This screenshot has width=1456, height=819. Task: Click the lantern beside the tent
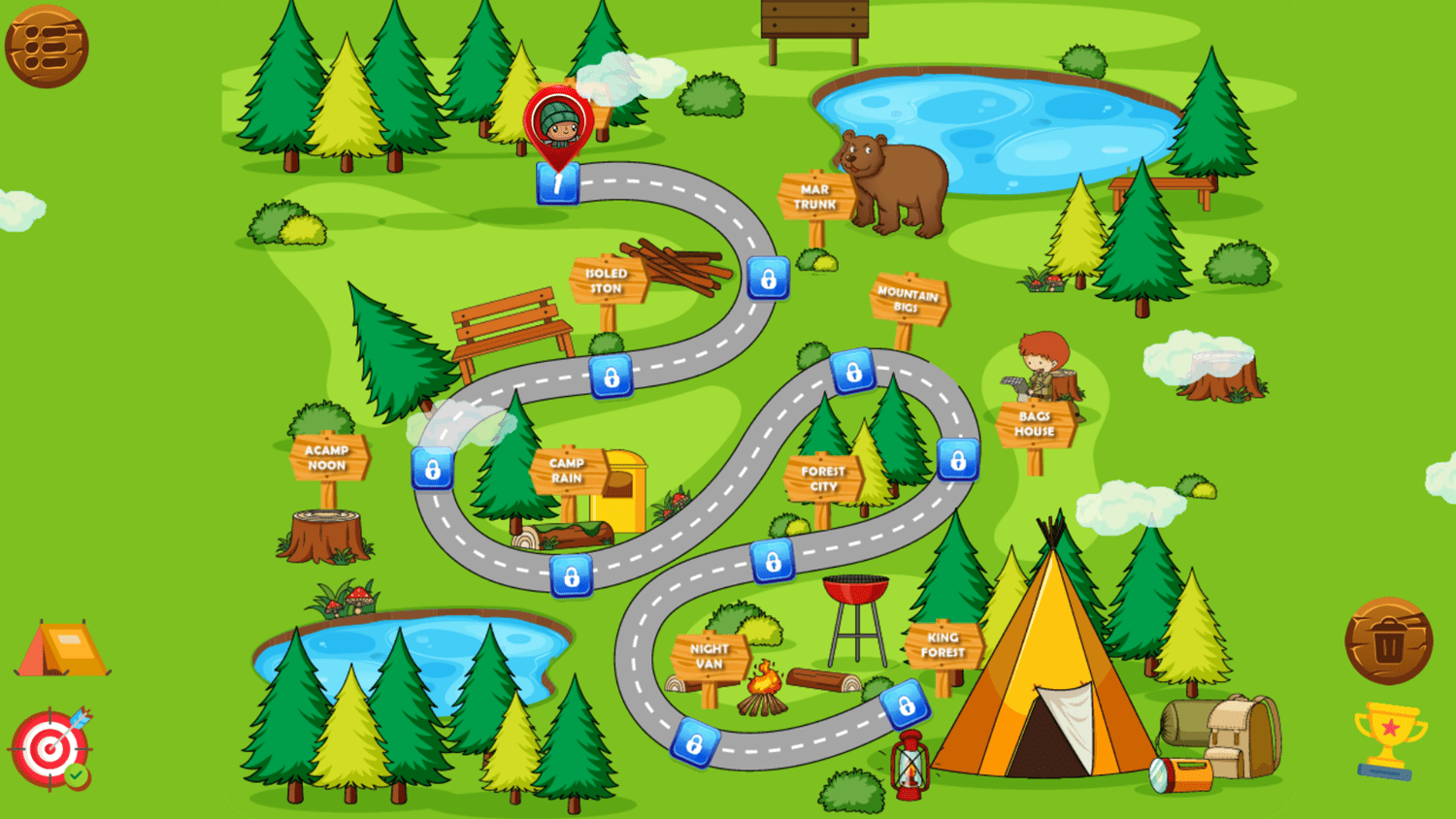[910, 765]
